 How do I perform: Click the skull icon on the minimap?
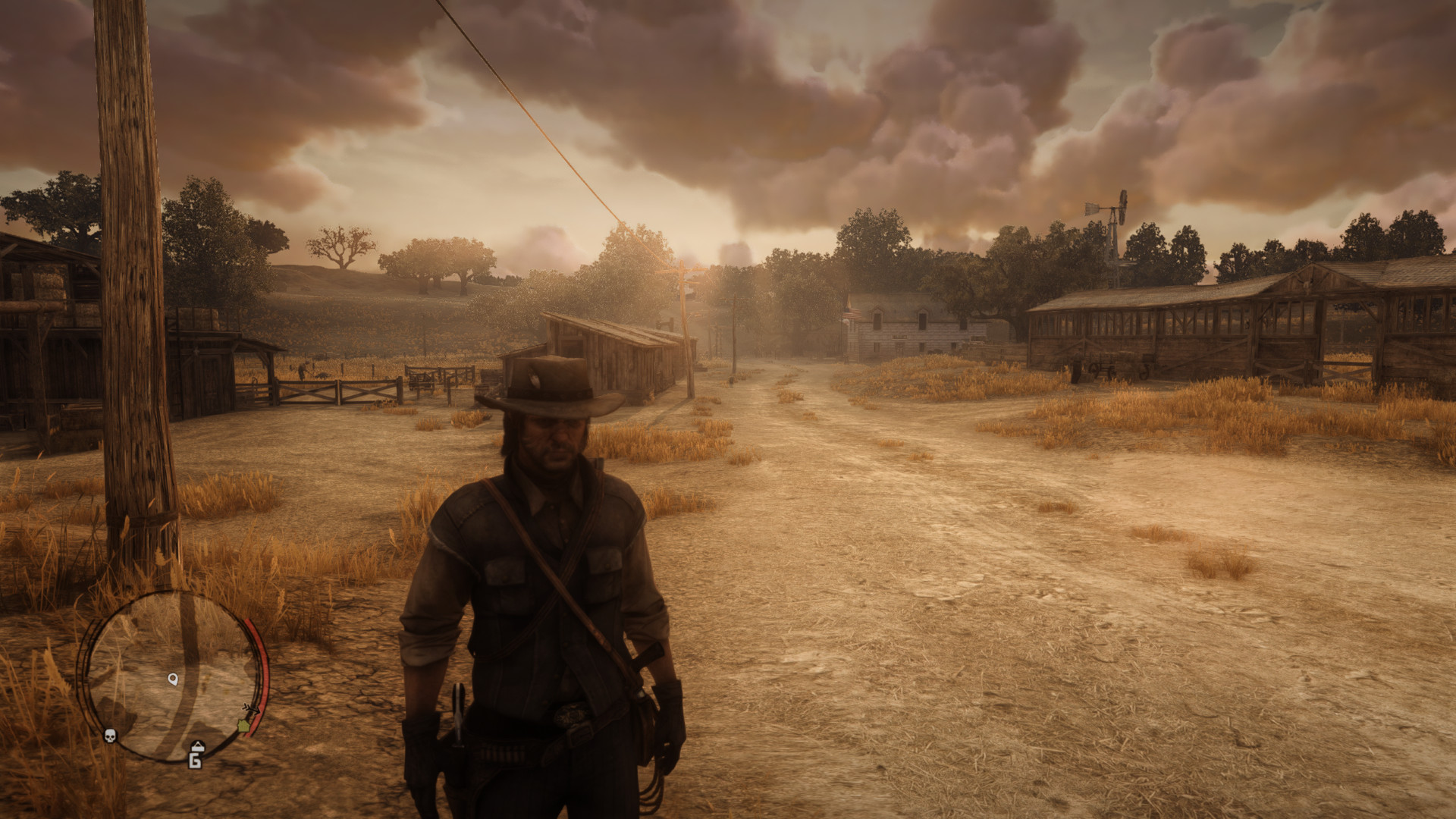110,737
